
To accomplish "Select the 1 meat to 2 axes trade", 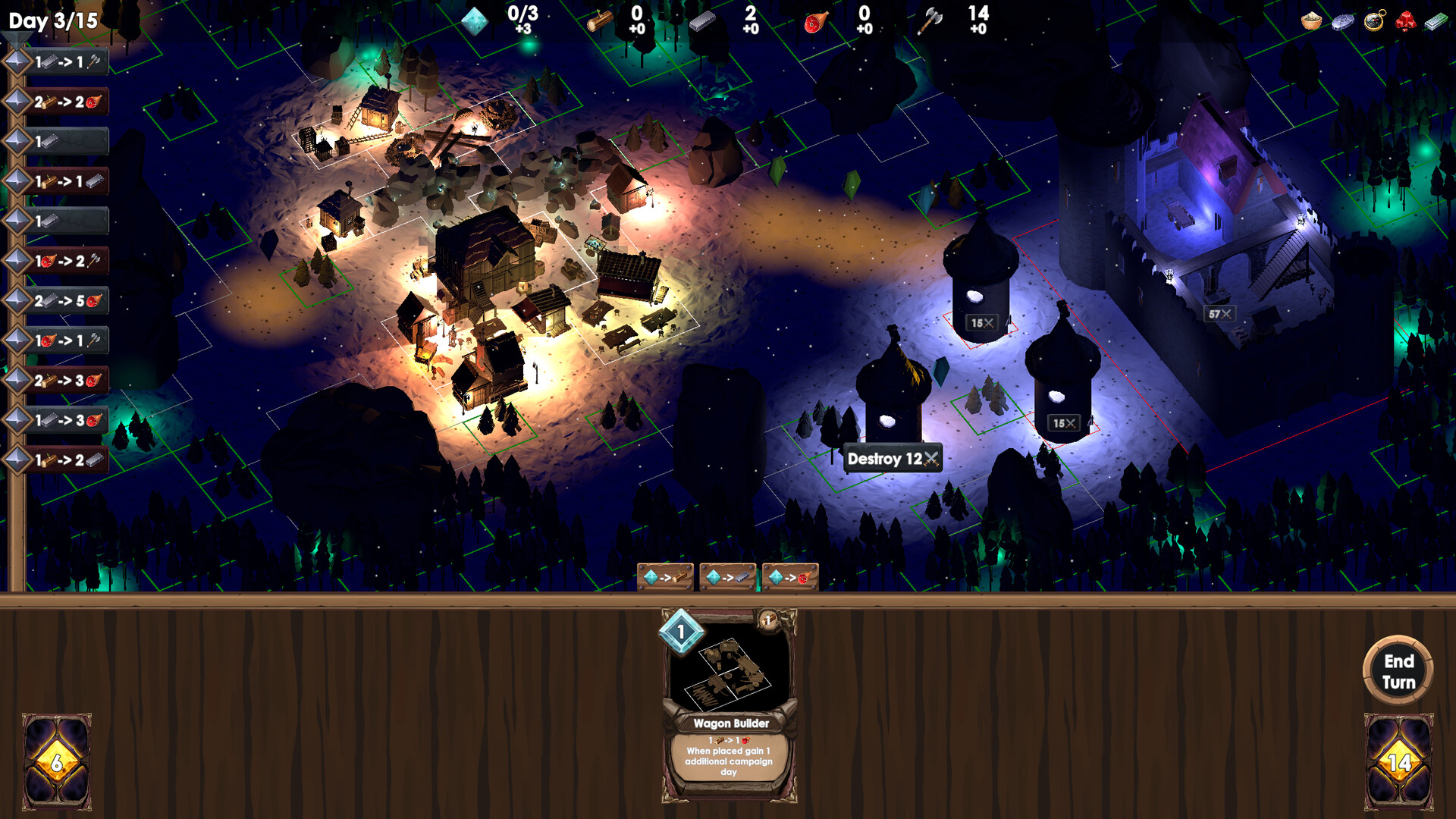I will click(x=67, y=261).
